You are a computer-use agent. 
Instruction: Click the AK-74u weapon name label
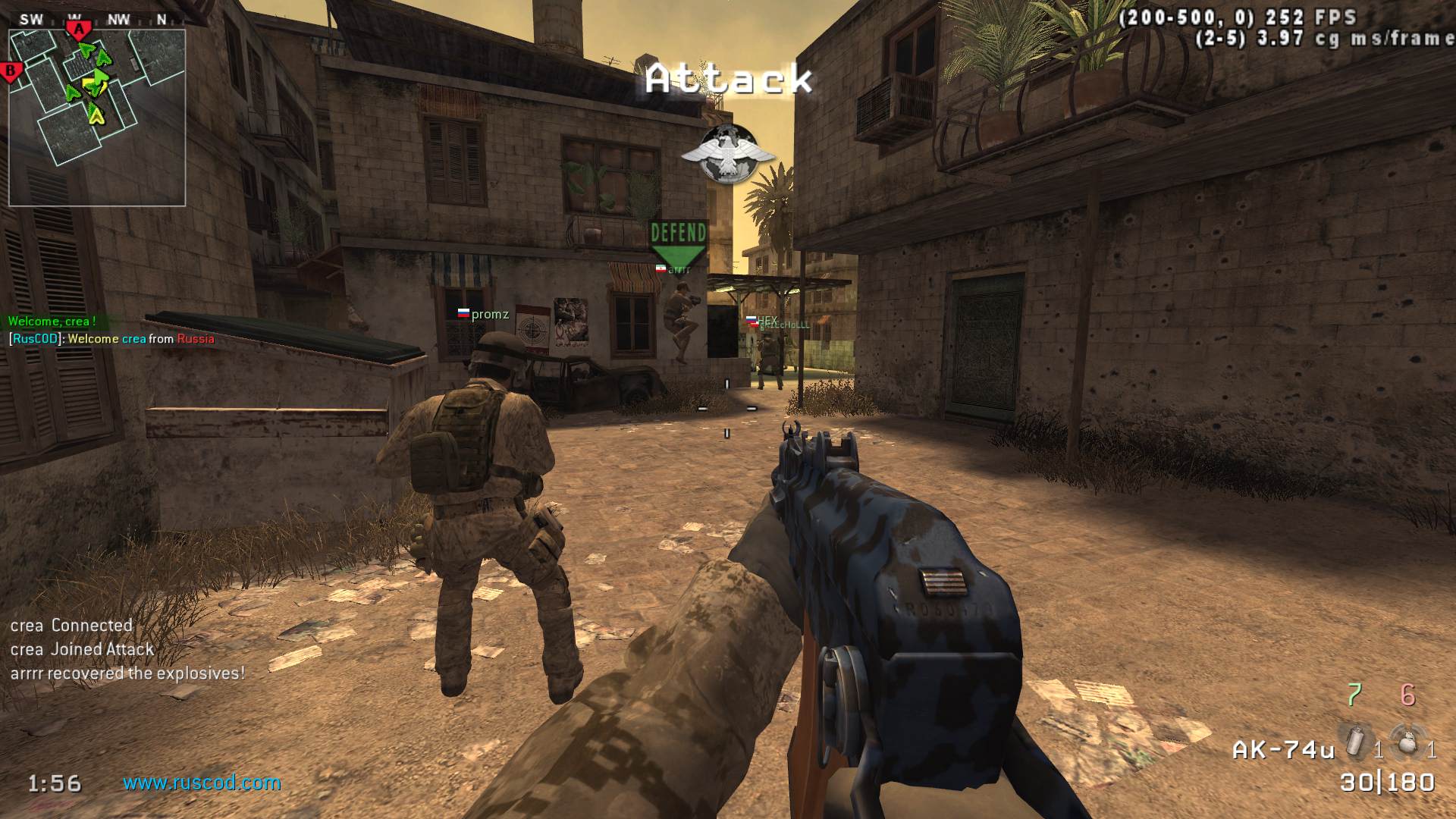[1283, 750]
